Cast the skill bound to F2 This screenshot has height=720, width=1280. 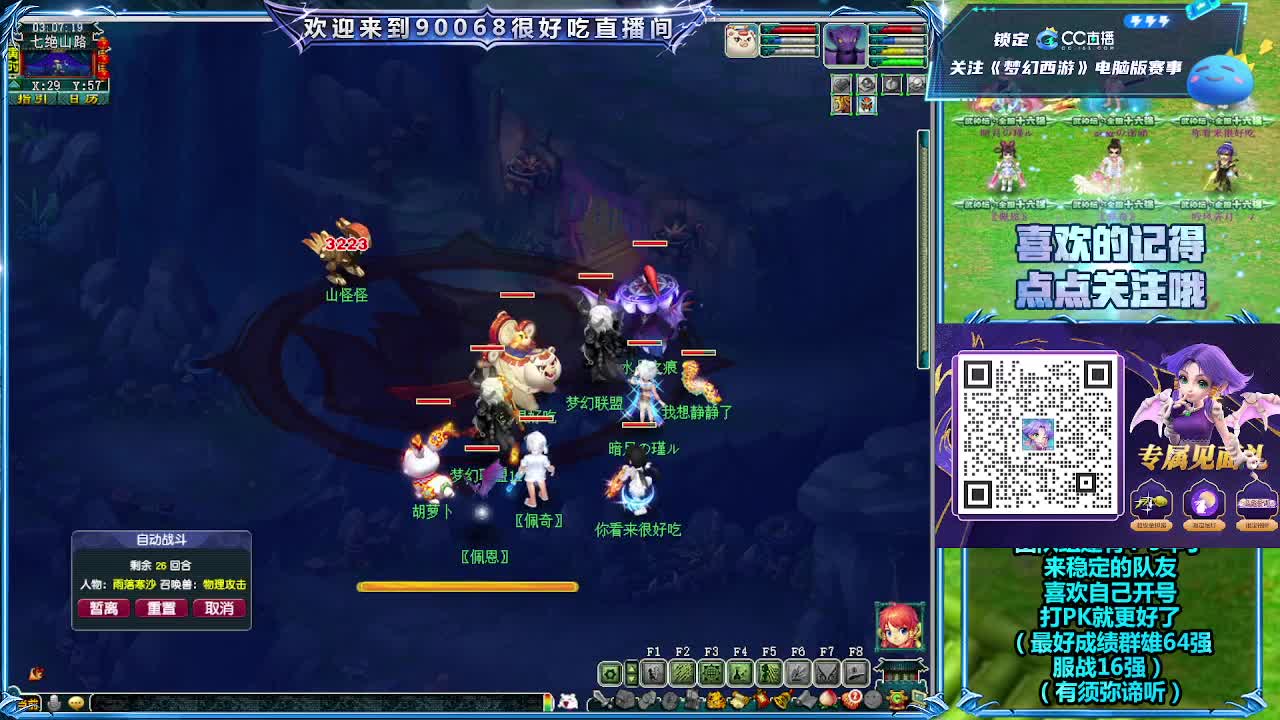click(x=683, y=673)
